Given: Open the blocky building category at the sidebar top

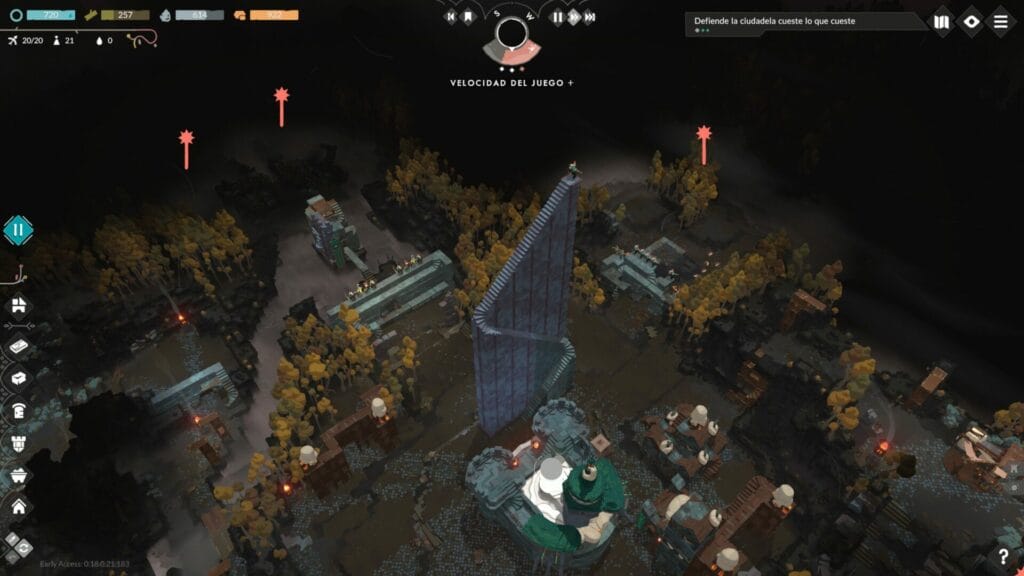Looking at the screenshot, I should pos(18,304).
